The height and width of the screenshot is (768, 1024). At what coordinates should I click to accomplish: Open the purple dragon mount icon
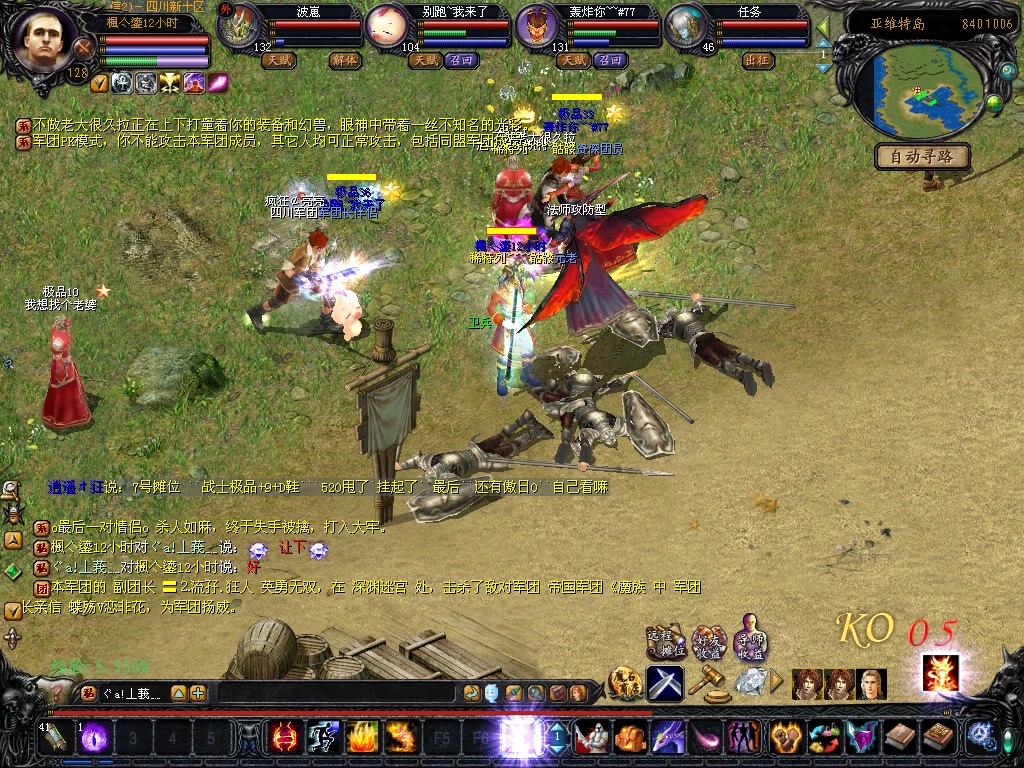coord(666,738)
